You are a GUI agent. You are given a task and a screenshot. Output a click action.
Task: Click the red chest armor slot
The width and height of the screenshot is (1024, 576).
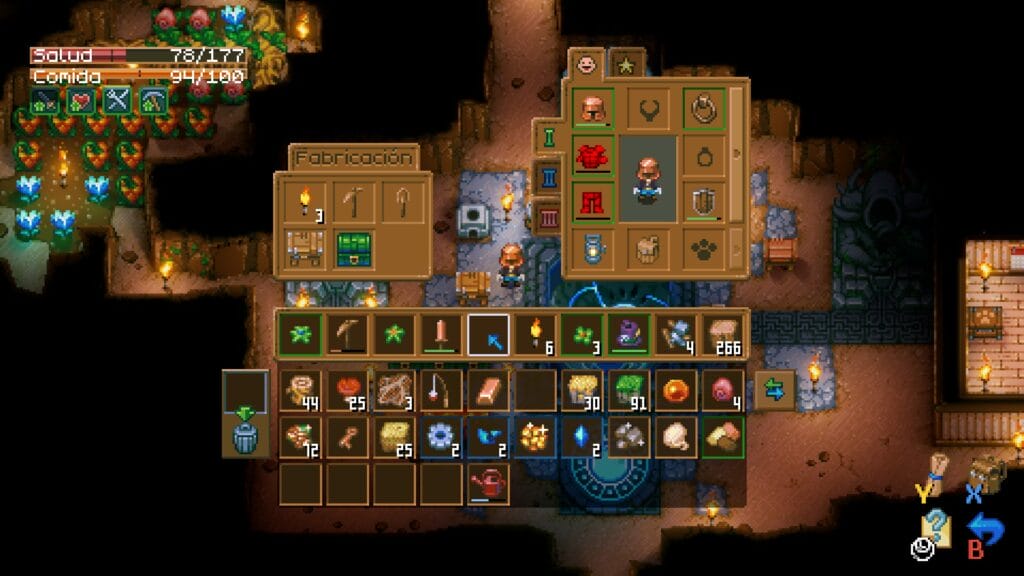[593, 157]
